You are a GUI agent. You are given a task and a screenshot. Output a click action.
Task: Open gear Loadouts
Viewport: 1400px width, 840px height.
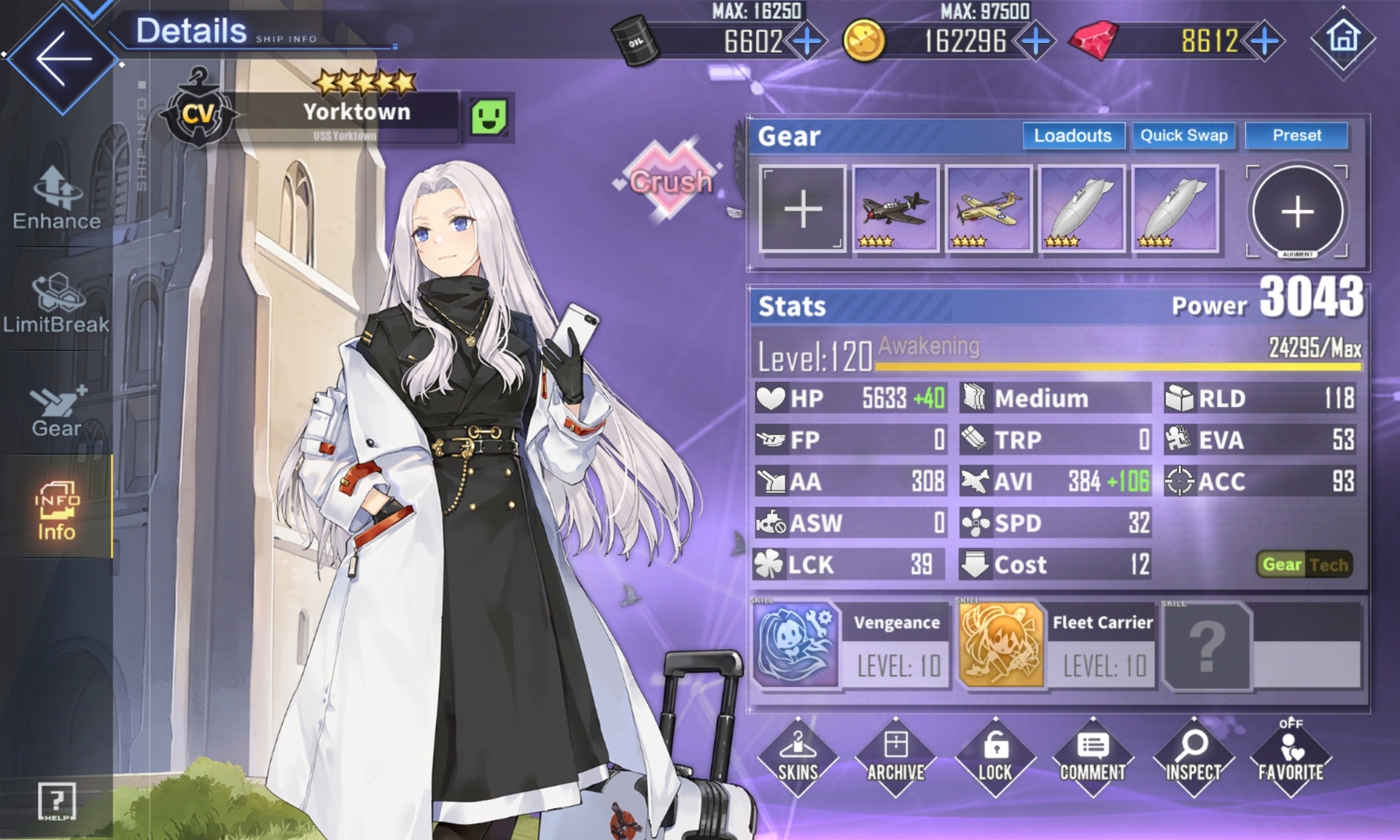1073,136
